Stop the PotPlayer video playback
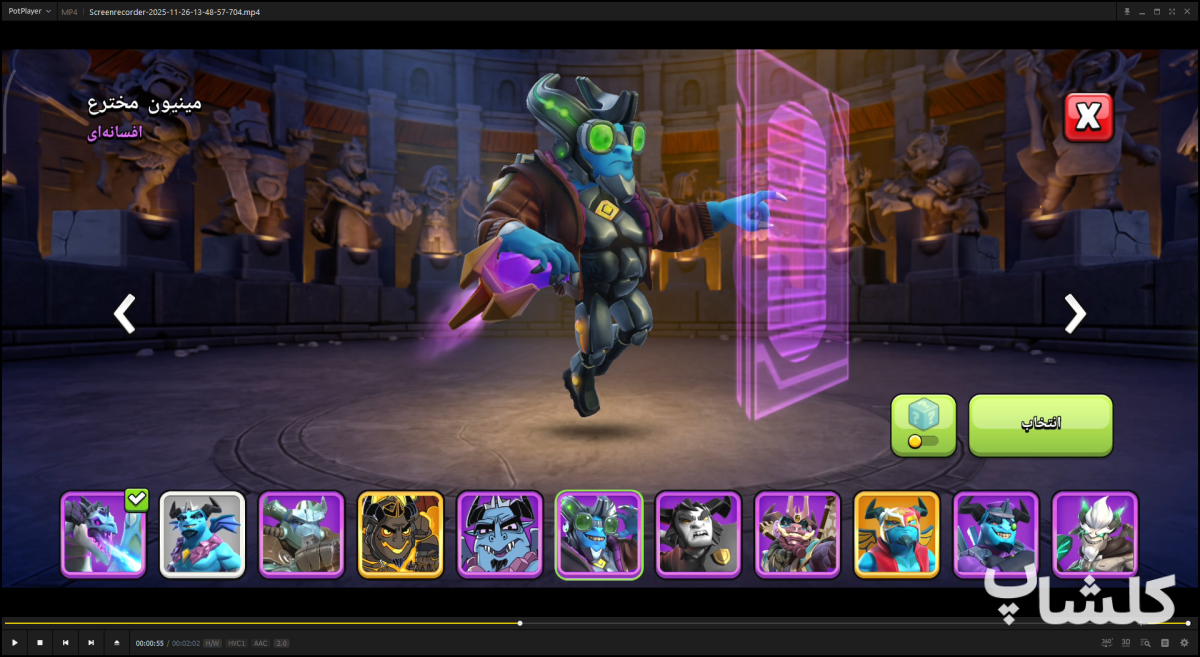 [x=40, y=643]
